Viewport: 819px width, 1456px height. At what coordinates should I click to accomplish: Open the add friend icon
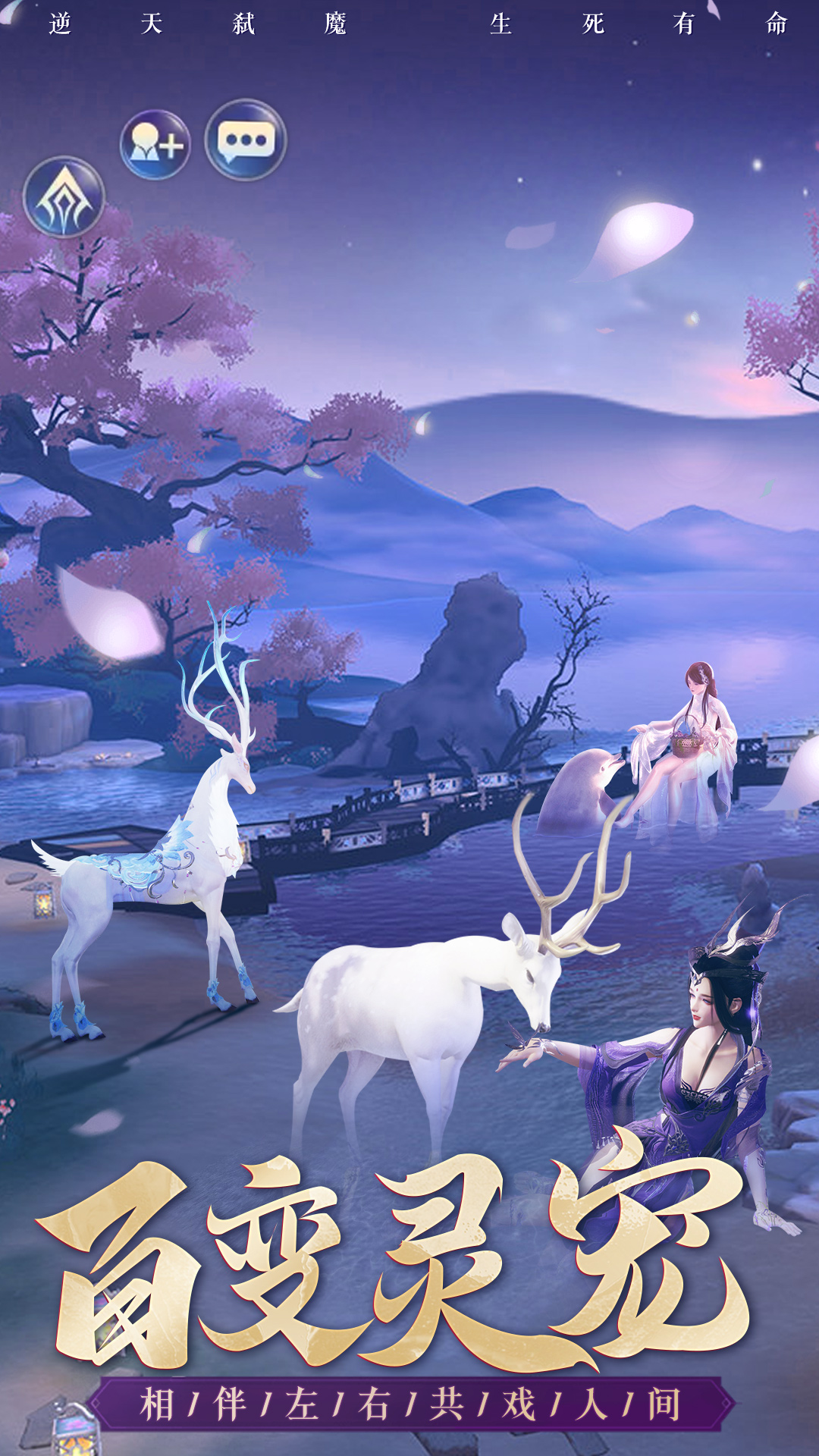coord(155,144)
